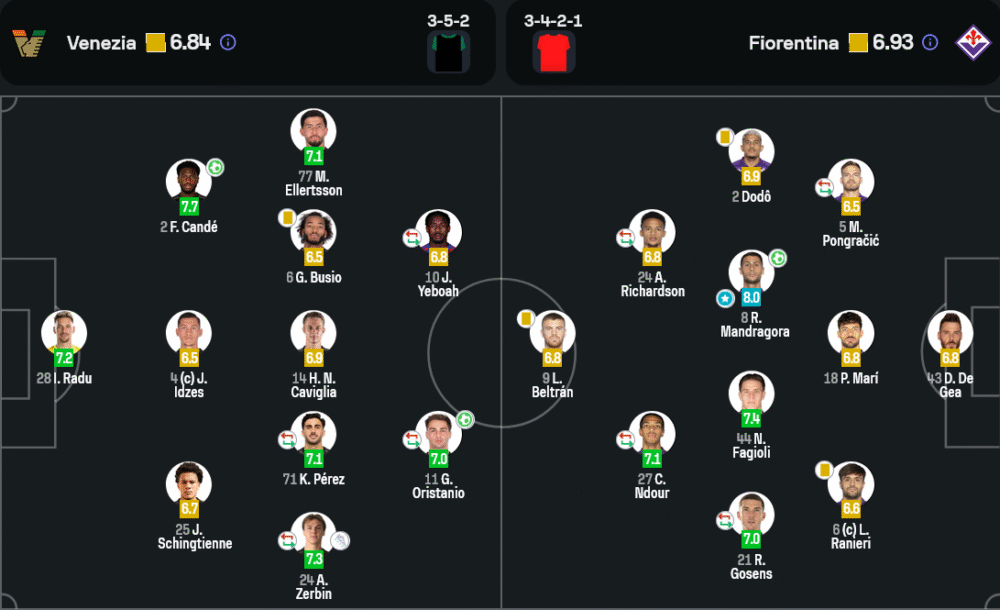This screenshot has height=610, width=1000.
Task: Open M. Ellertsson's player card
Action: (313, 132)
